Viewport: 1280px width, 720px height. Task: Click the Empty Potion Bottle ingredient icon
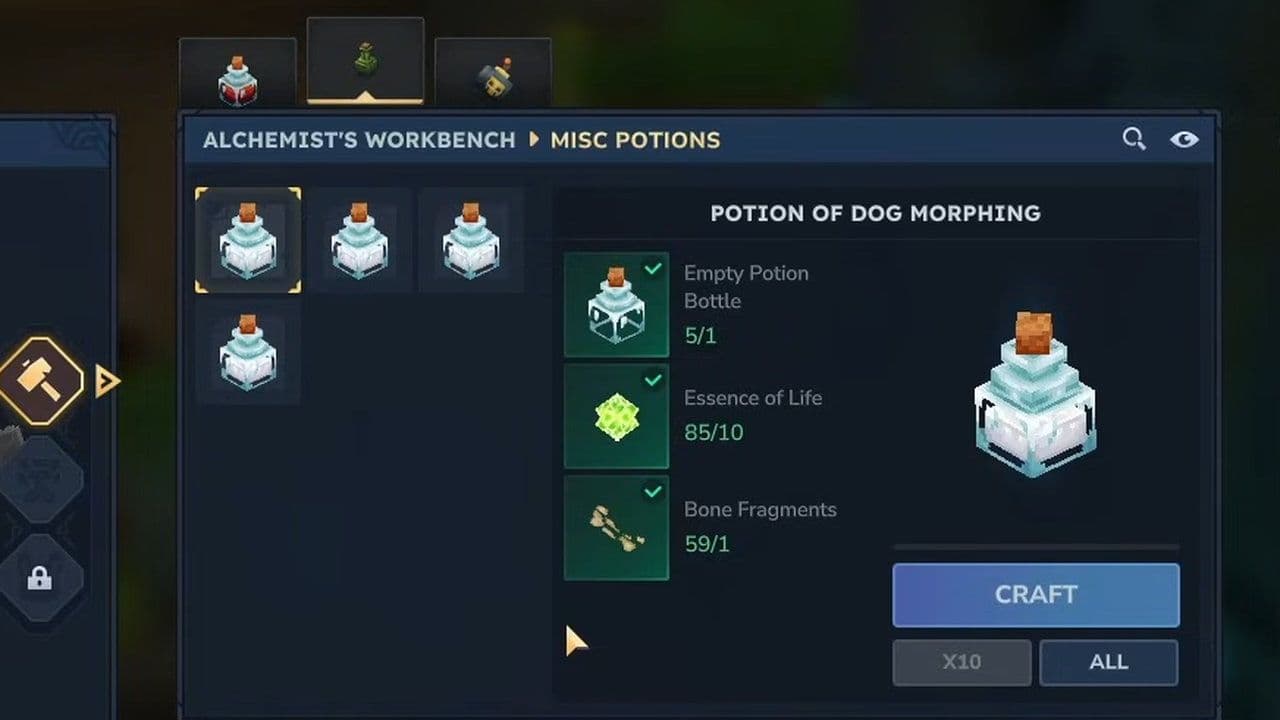pos(616,305)
